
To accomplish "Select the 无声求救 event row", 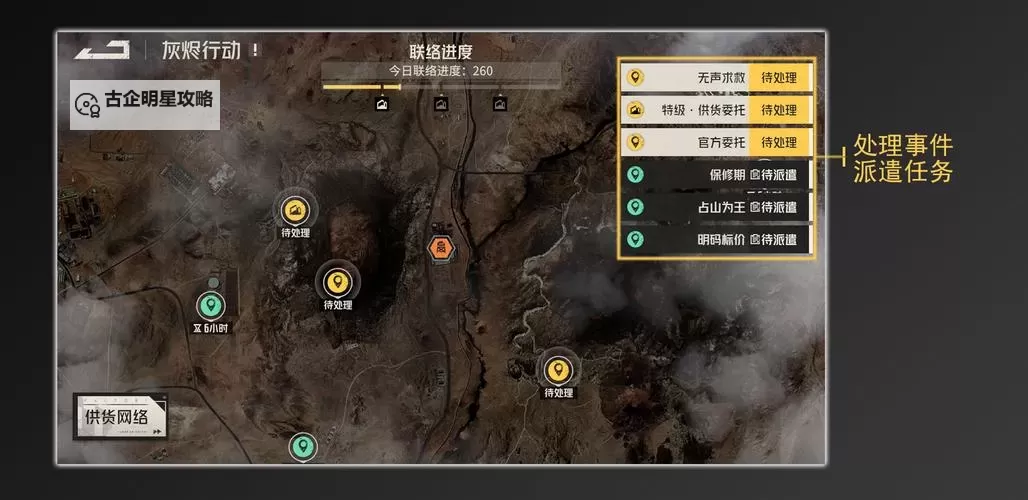I will pyautogui.click(x=716, y=77).
